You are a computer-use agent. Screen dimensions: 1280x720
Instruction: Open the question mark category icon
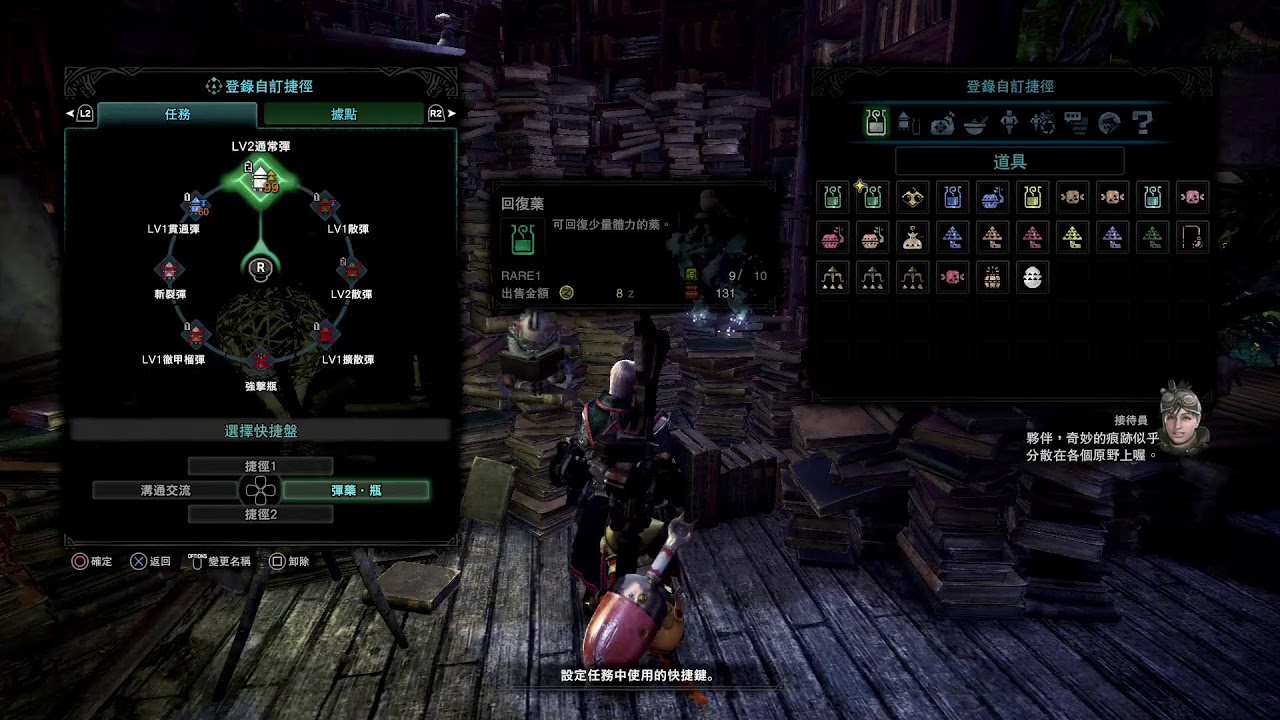pyautogui.click(x=1142, y=123)
